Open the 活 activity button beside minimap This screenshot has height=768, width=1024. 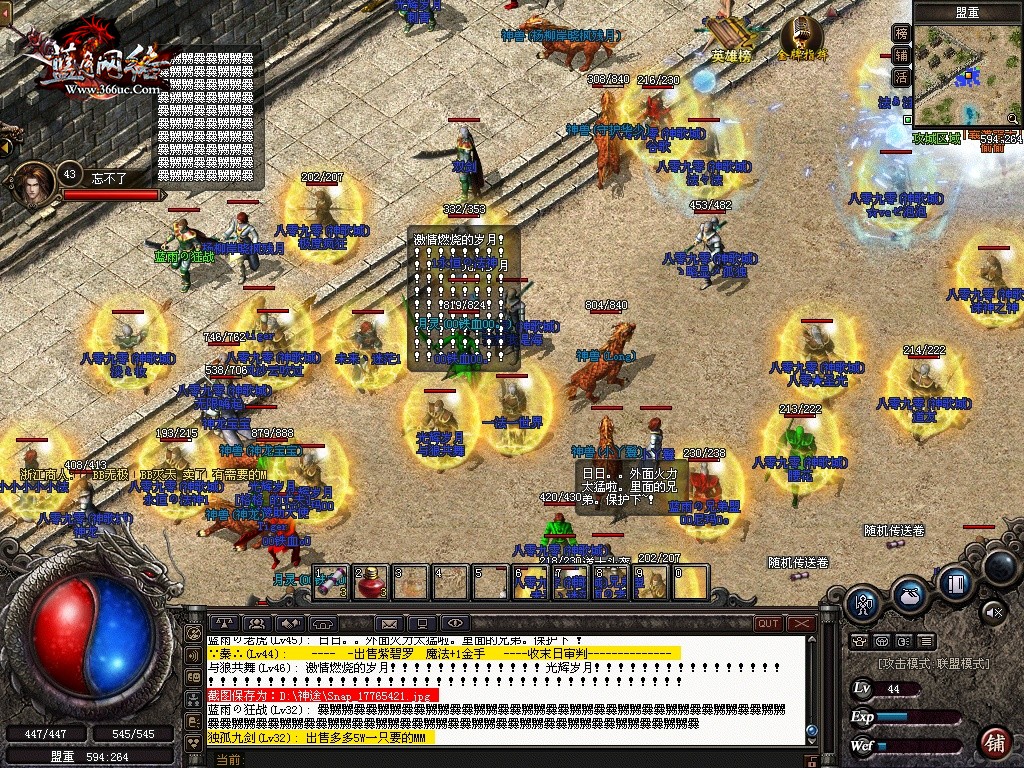(x=901, y=78)
